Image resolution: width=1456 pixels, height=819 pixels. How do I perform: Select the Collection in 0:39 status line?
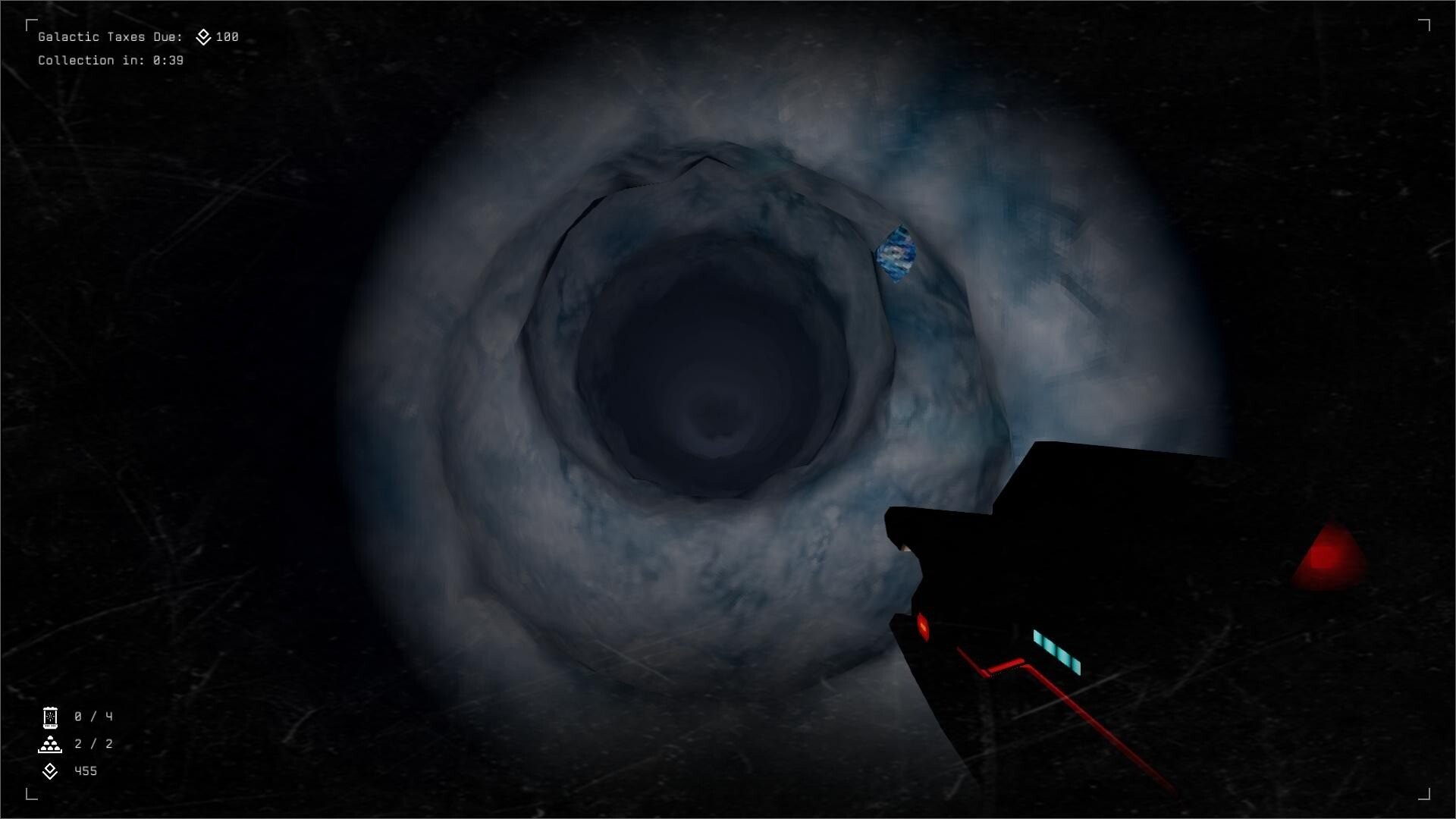tap(111, 60)
